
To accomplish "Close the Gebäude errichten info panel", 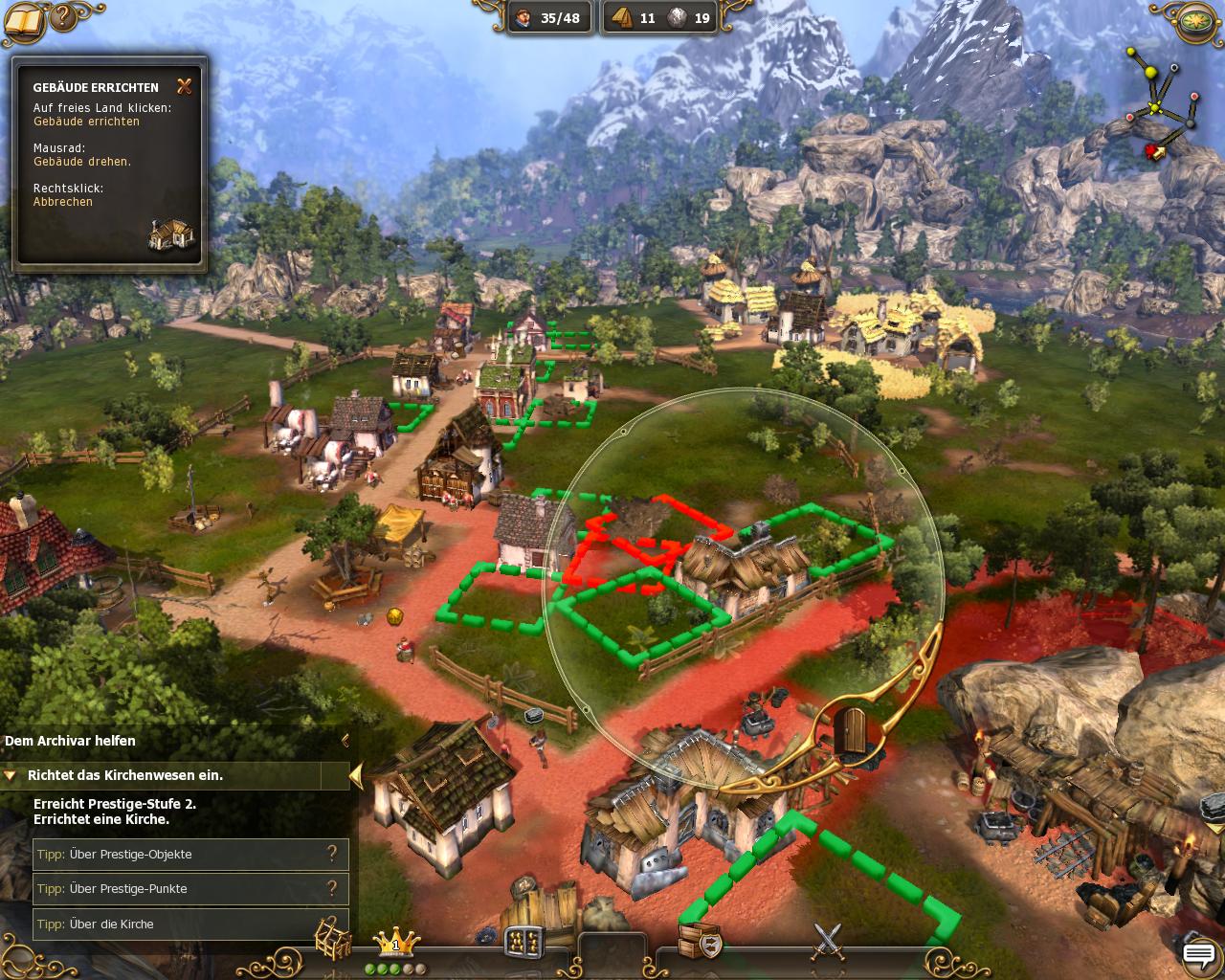I will (x=185, y=86).
